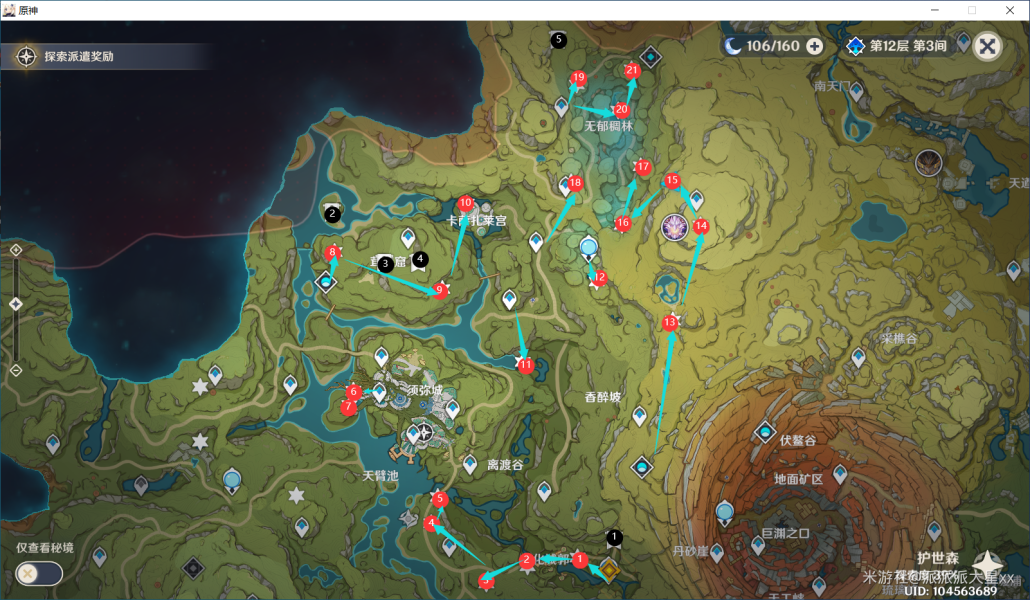The height and width of the screenshot is (600, 1030).
Task: Click the map zoom slider handle
Action: [x=16, y=304]
